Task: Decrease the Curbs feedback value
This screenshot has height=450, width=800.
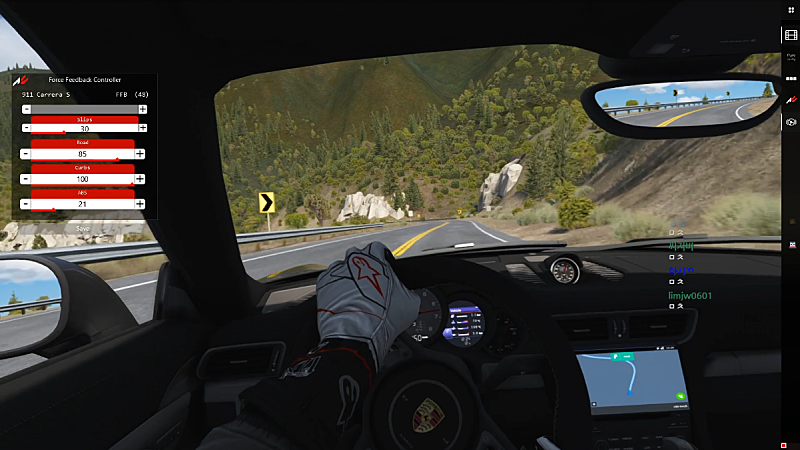Action: point(26,178)
